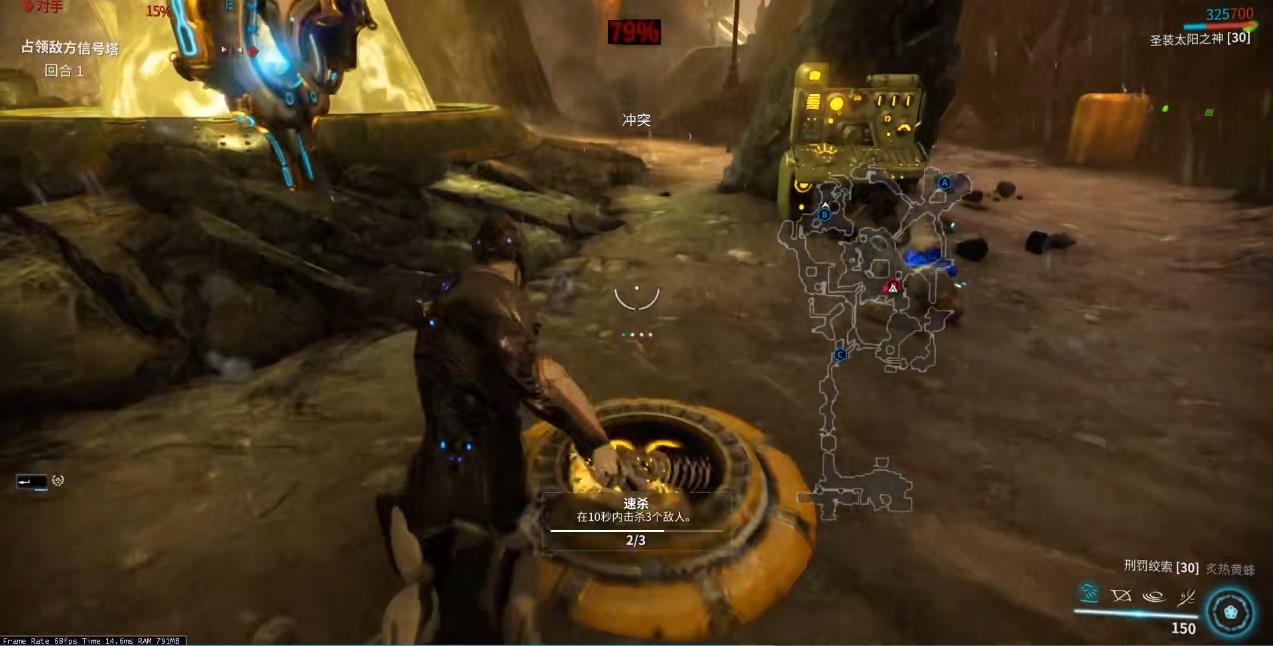
Task: Select the equipped weapon icon
Action: tap(31, 481)
